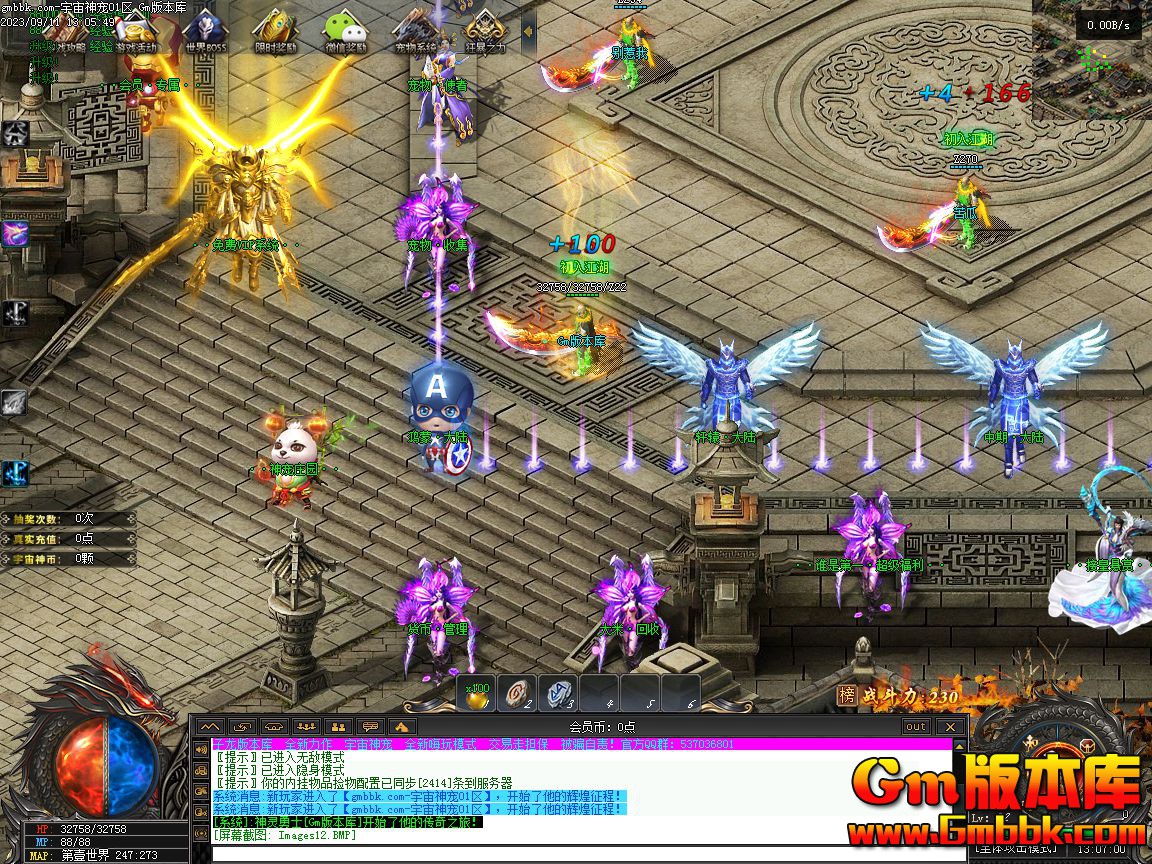
Task: Close the chat window with X
Action: point(950,727)
